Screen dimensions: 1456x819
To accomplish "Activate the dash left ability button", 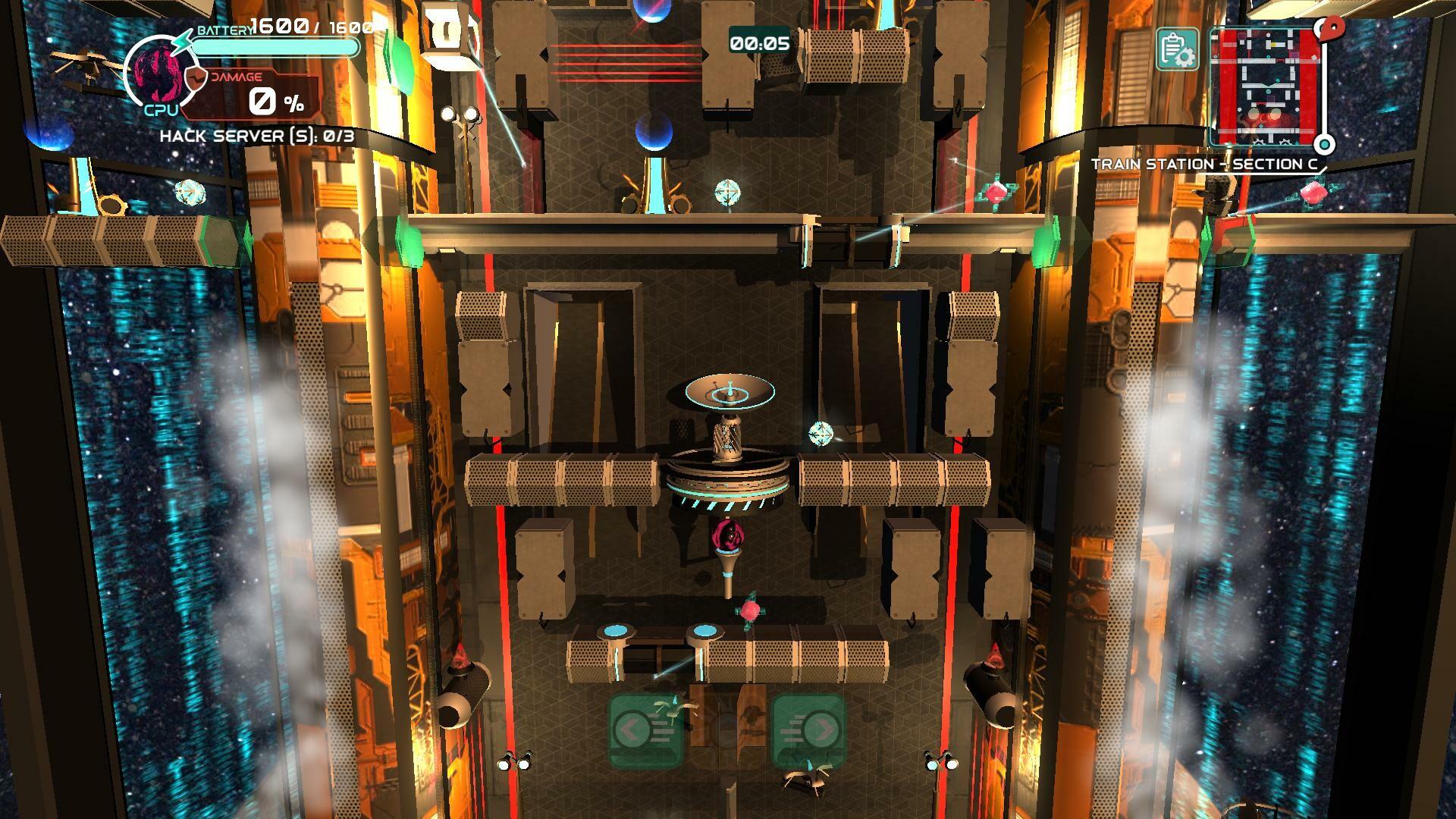I will coord(645,730).
